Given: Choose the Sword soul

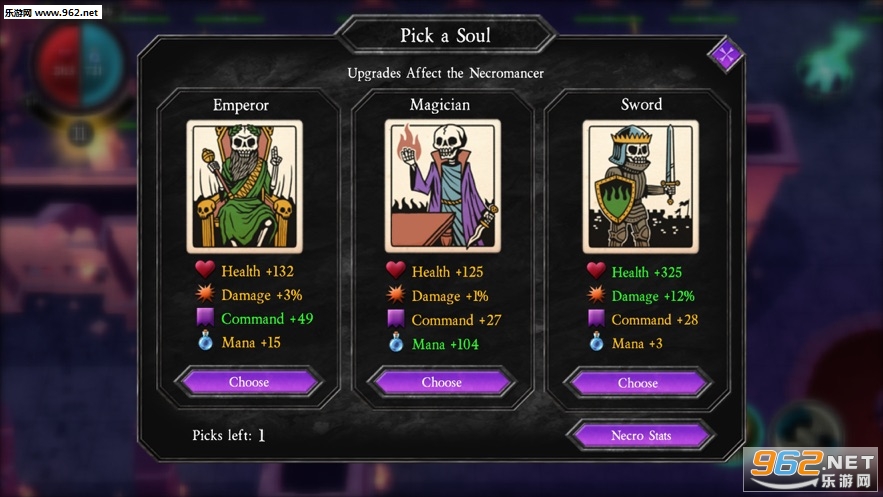Looking at the screenshot, I should tap(638, 383).
